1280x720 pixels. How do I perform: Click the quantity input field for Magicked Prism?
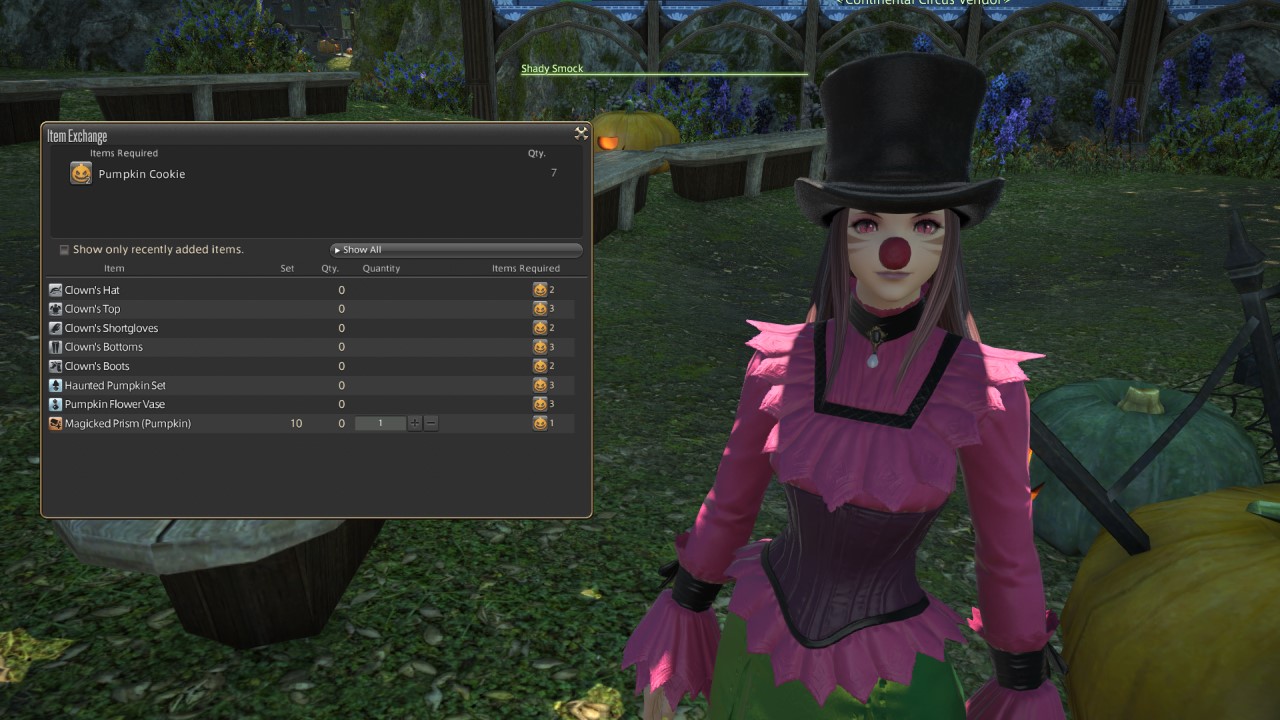(380, 422)
